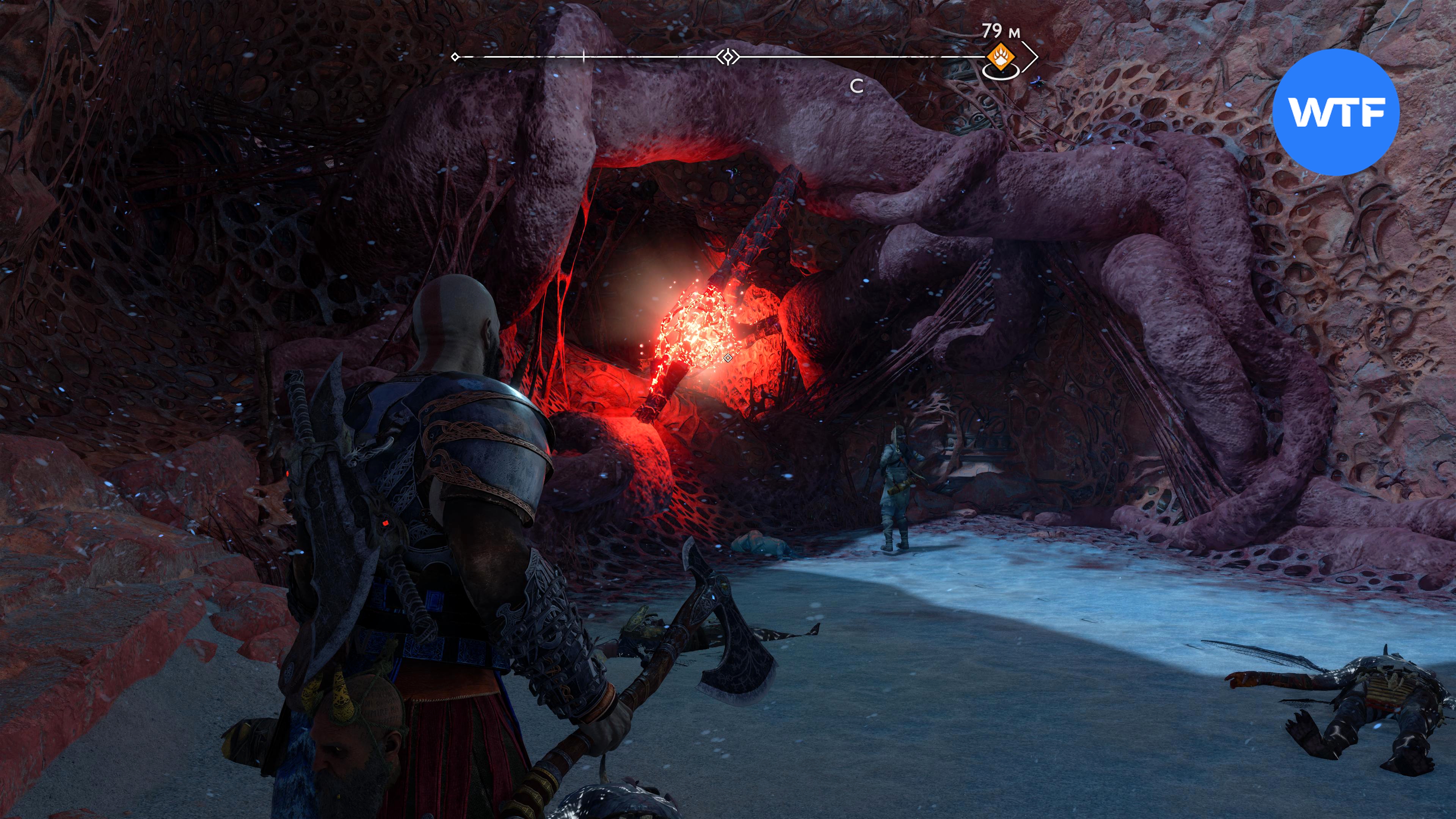The image size is (1456, 819).
Task: Click the blue WTF overlay badge
Action: [1336, 112]
